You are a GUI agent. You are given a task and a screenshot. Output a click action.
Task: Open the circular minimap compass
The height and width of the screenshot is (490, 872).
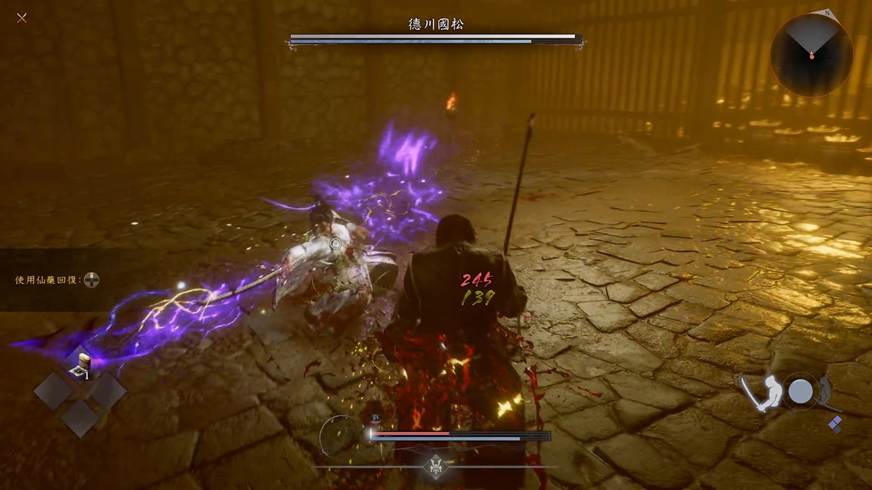811,54
